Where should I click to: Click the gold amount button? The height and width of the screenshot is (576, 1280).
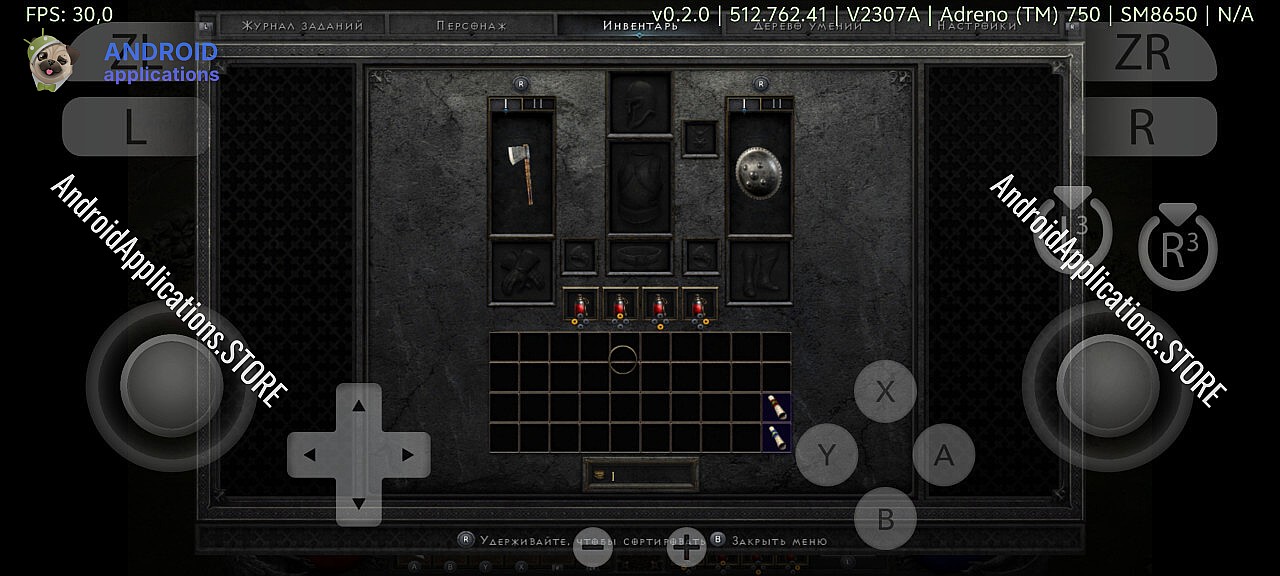point(640,475)
